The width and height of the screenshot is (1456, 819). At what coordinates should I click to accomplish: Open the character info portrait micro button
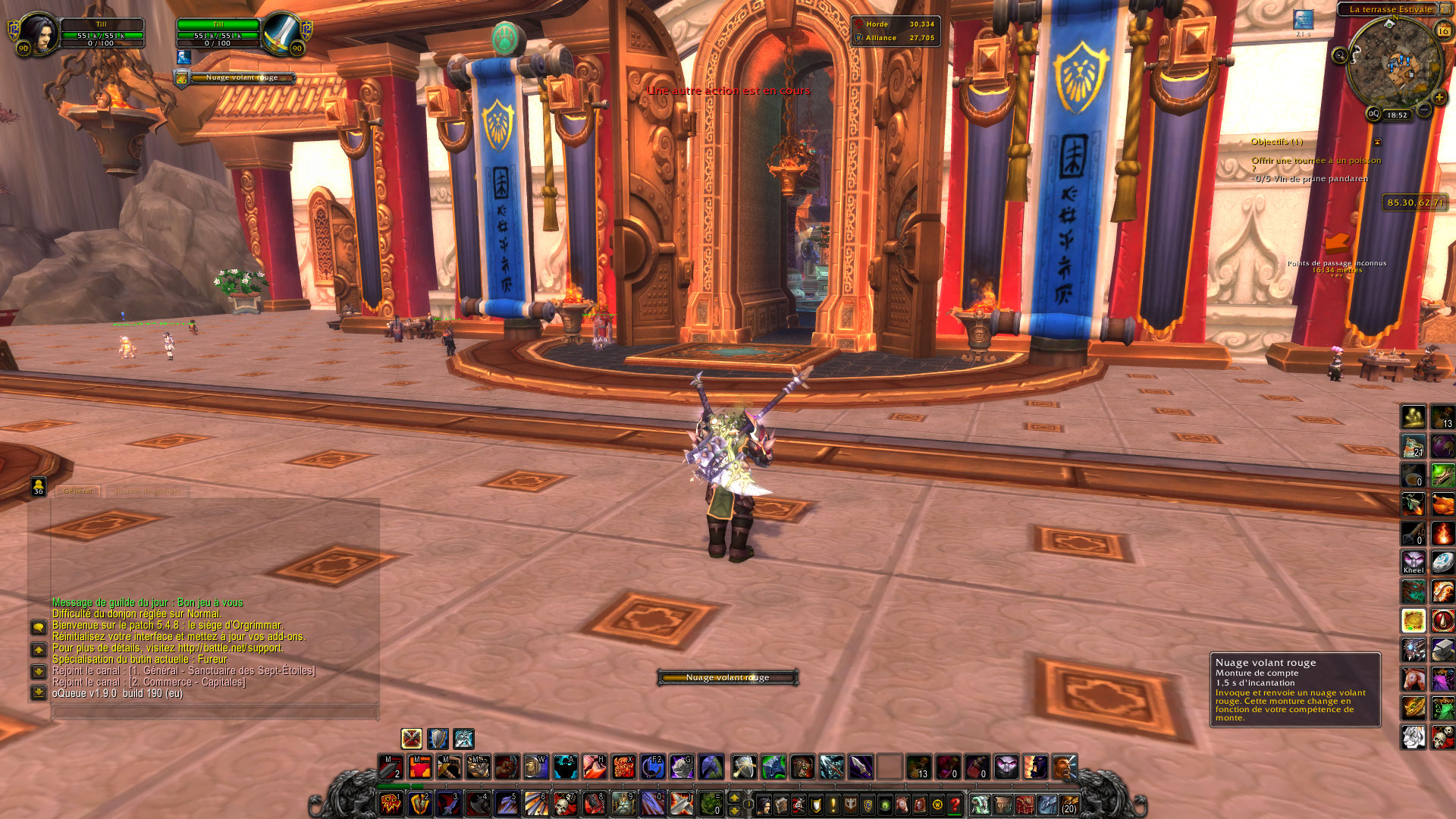pyautogui.click(x=764, y=805)
